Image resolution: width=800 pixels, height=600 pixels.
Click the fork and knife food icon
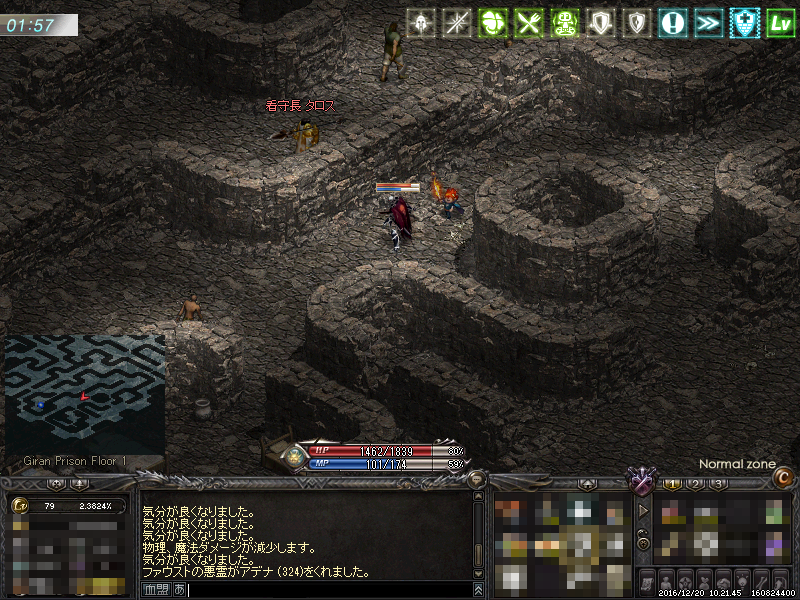pyautogui.click(x=527, y=22)
